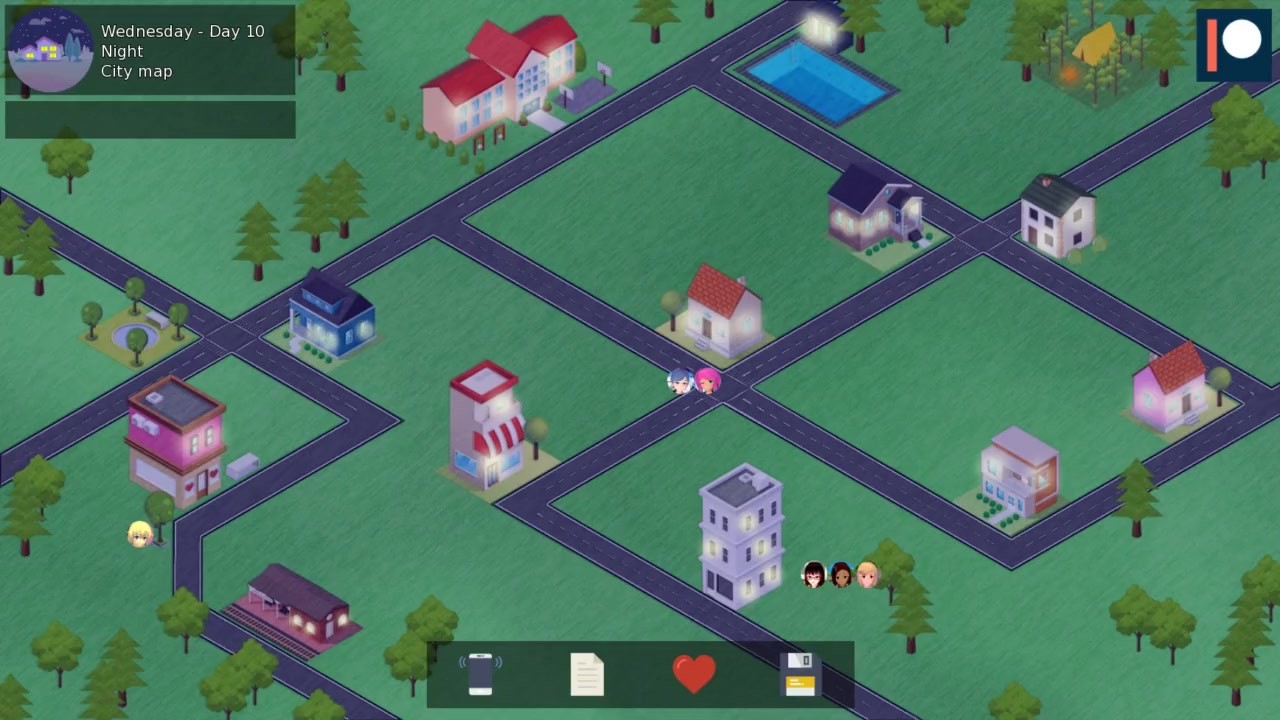Select the time-of-day night house icon
Viewport: 1280px width, 720px height.
point(51,50)
